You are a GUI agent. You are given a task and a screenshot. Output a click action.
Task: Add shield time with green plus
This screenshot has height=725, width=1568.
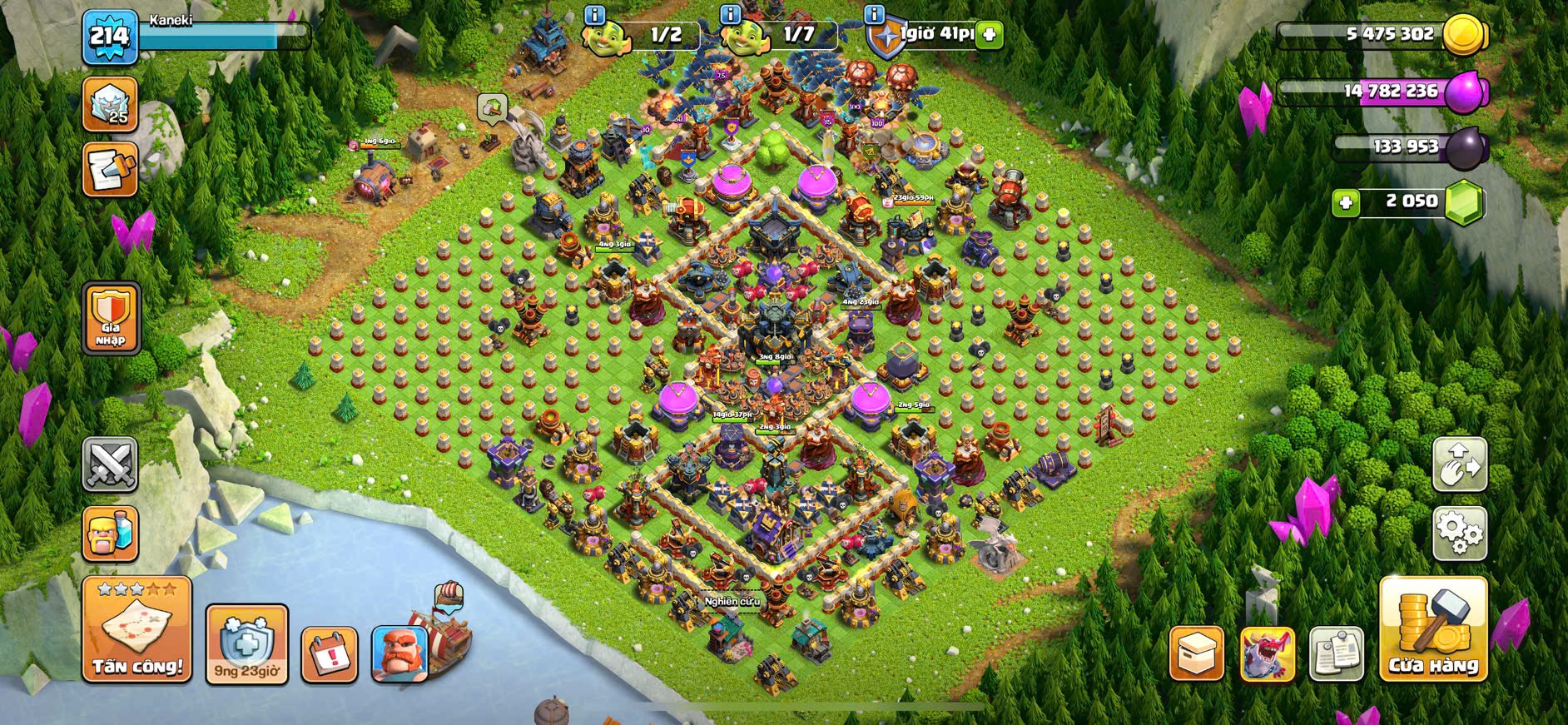click(x=989, y=35)
